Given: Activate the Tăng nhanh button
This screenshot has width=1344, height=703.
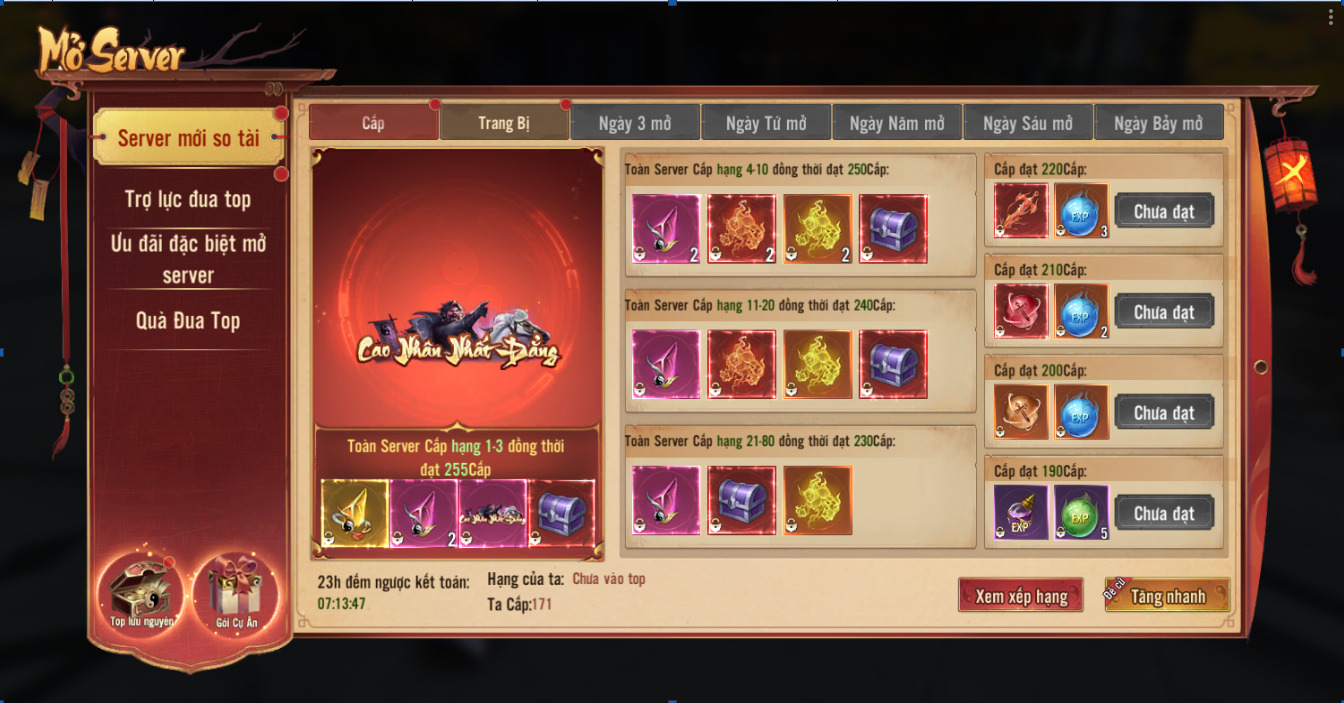Looking at the screenshot, I should coord(1167,596).
